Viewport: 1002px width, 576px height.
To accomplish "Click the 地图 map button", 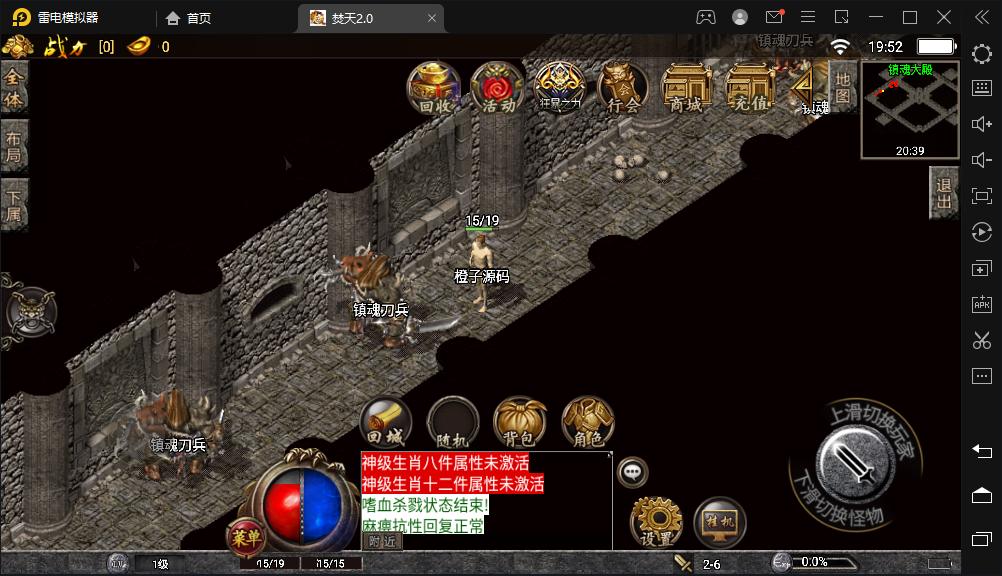I will point(843,86).
